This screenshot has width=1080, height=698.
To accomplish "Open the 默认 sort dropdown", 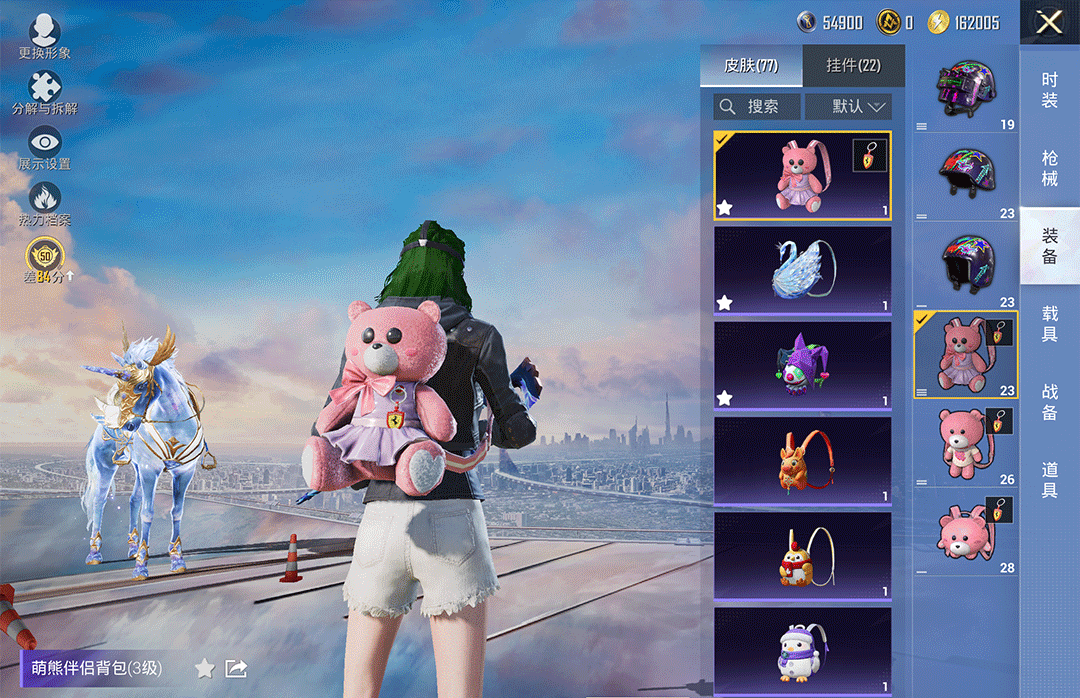I will pos(848,106).
